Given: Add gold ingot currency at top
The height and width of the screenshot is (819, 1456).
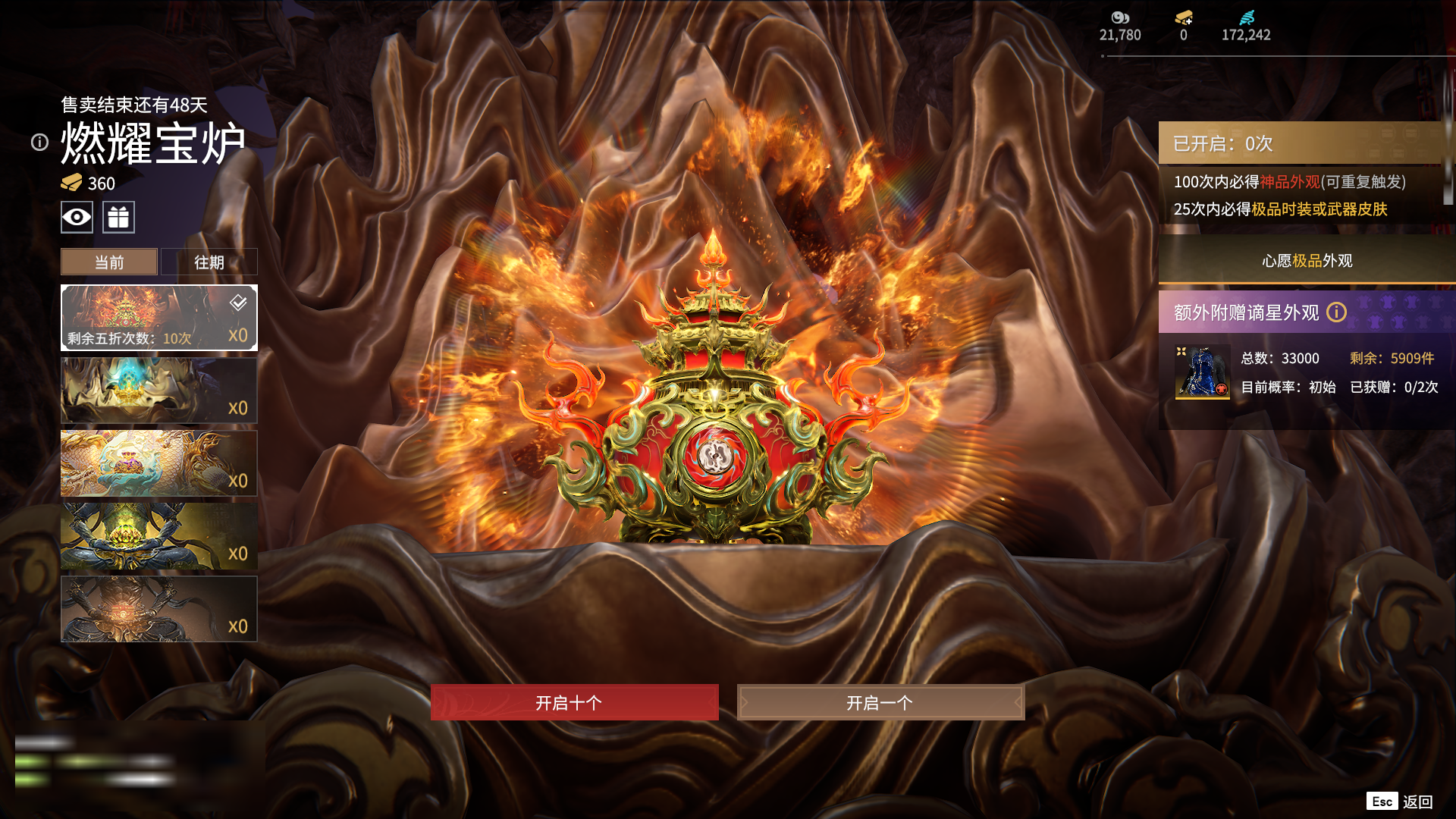Looking at the screenshot, I should 1184,18.
